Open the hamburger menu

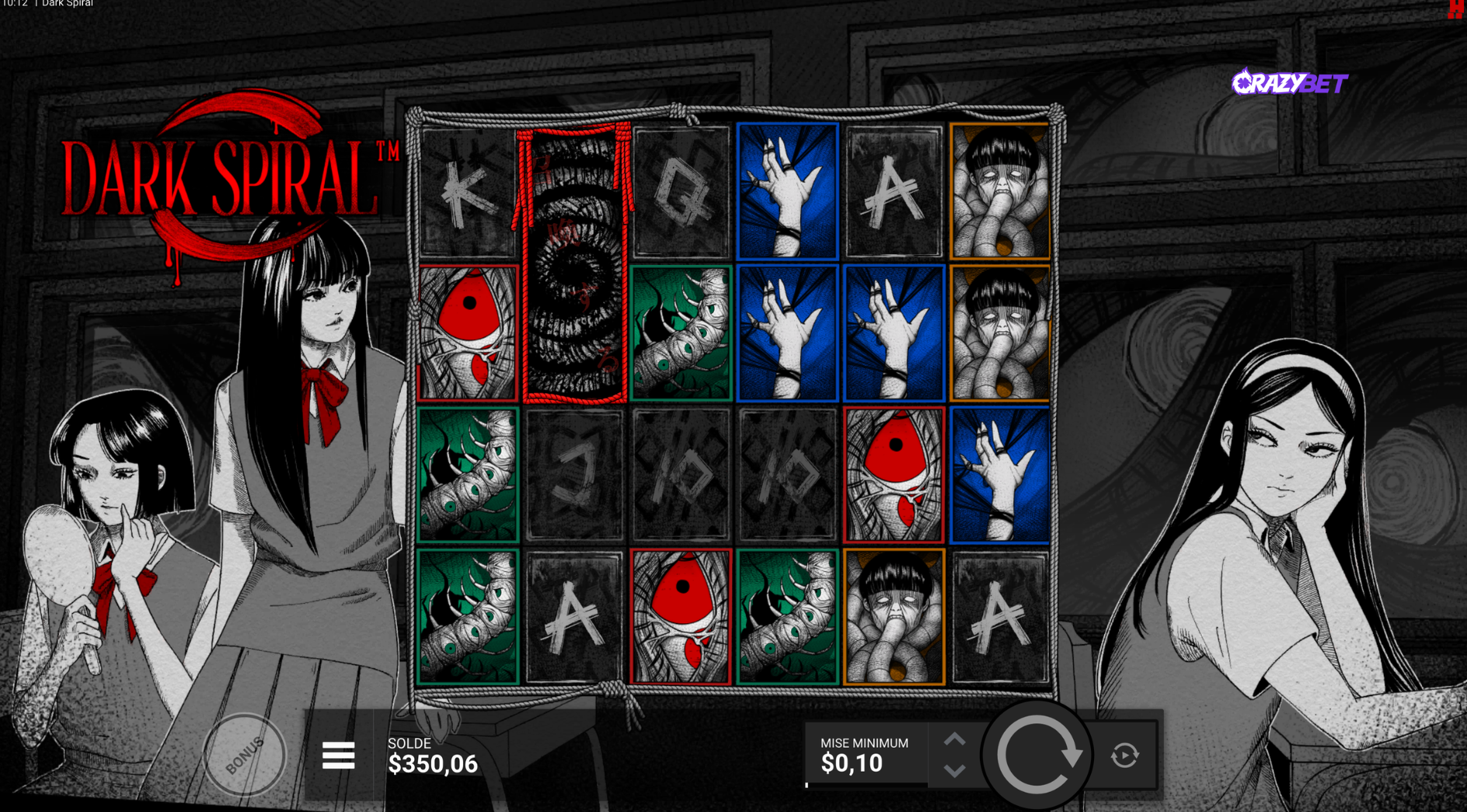pos(338,755)
